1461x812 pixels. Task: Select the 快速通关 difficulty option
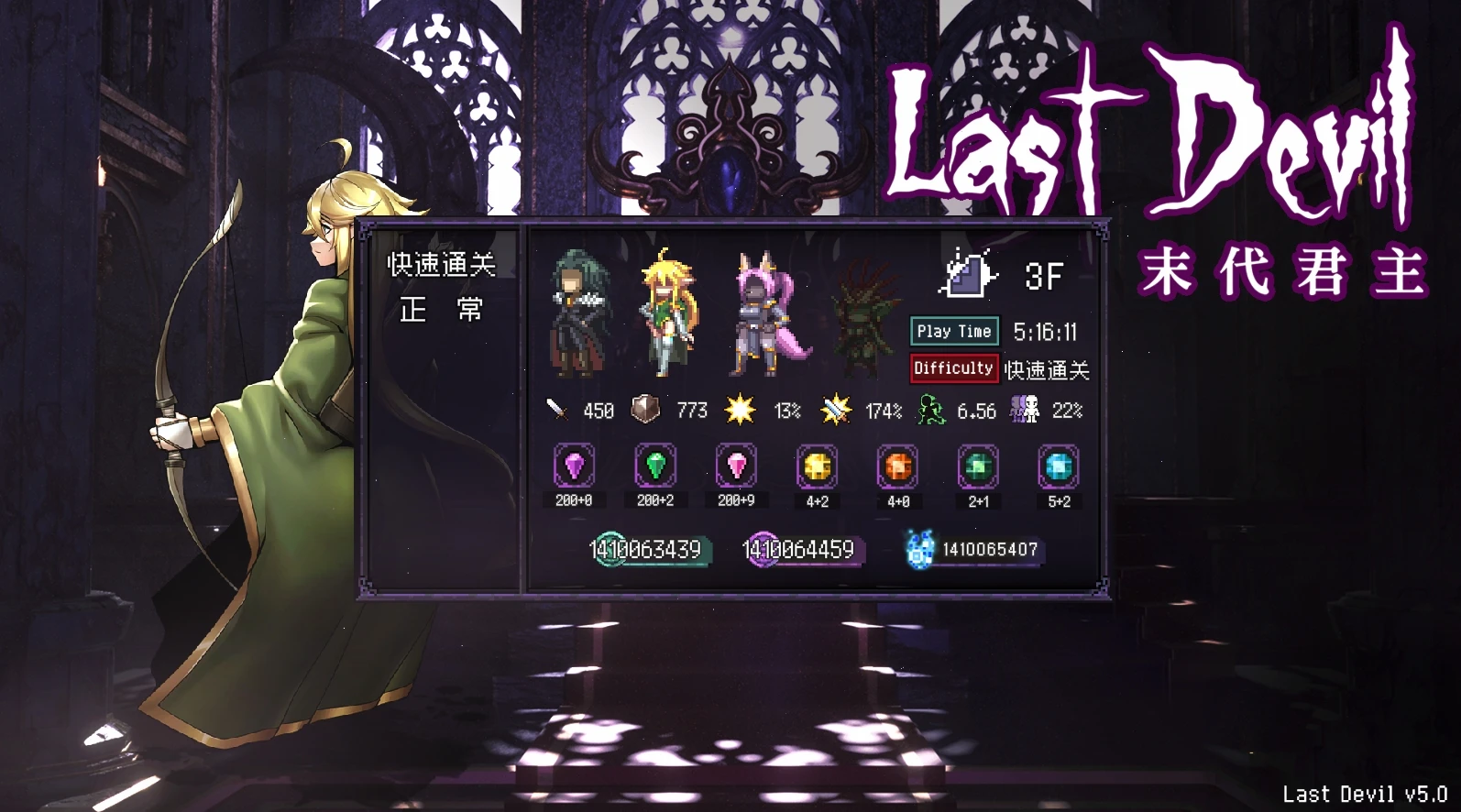[441, 265]
